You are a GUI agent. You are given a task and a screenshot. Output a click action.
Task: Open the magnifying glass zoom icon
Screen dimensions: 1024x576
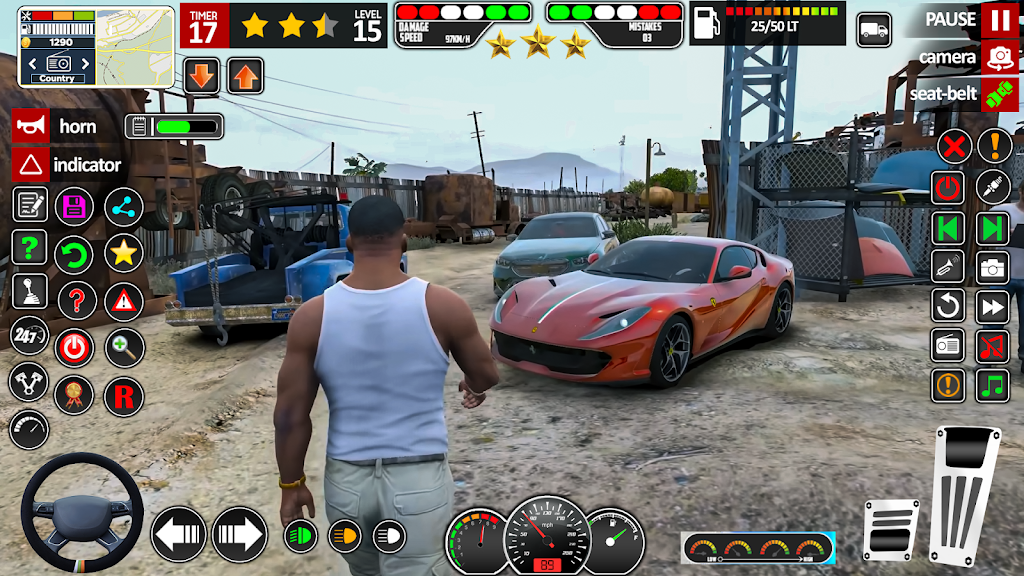(124, 347)
